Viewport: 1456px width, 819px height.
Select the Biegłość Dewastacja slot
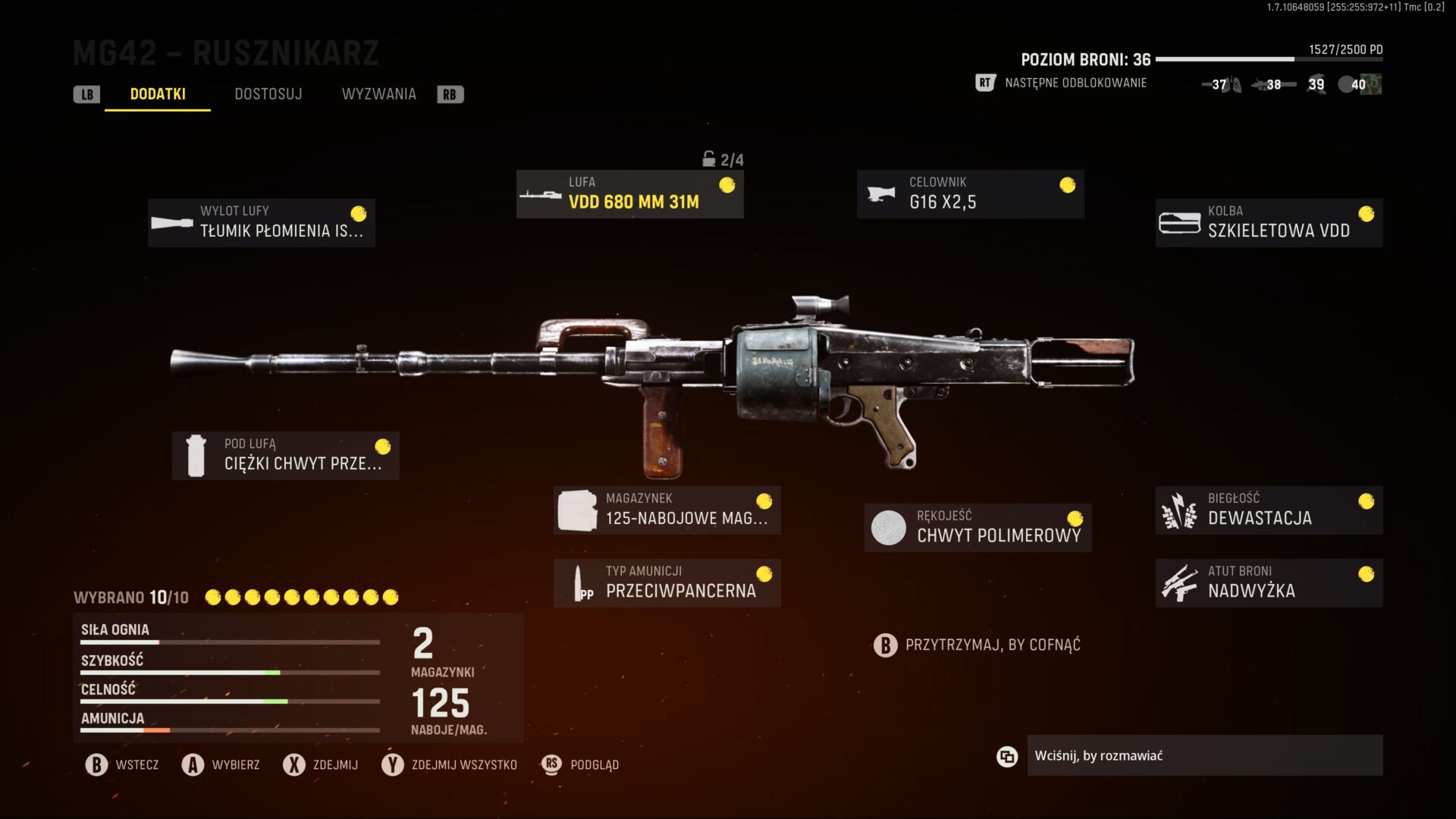1269,510
